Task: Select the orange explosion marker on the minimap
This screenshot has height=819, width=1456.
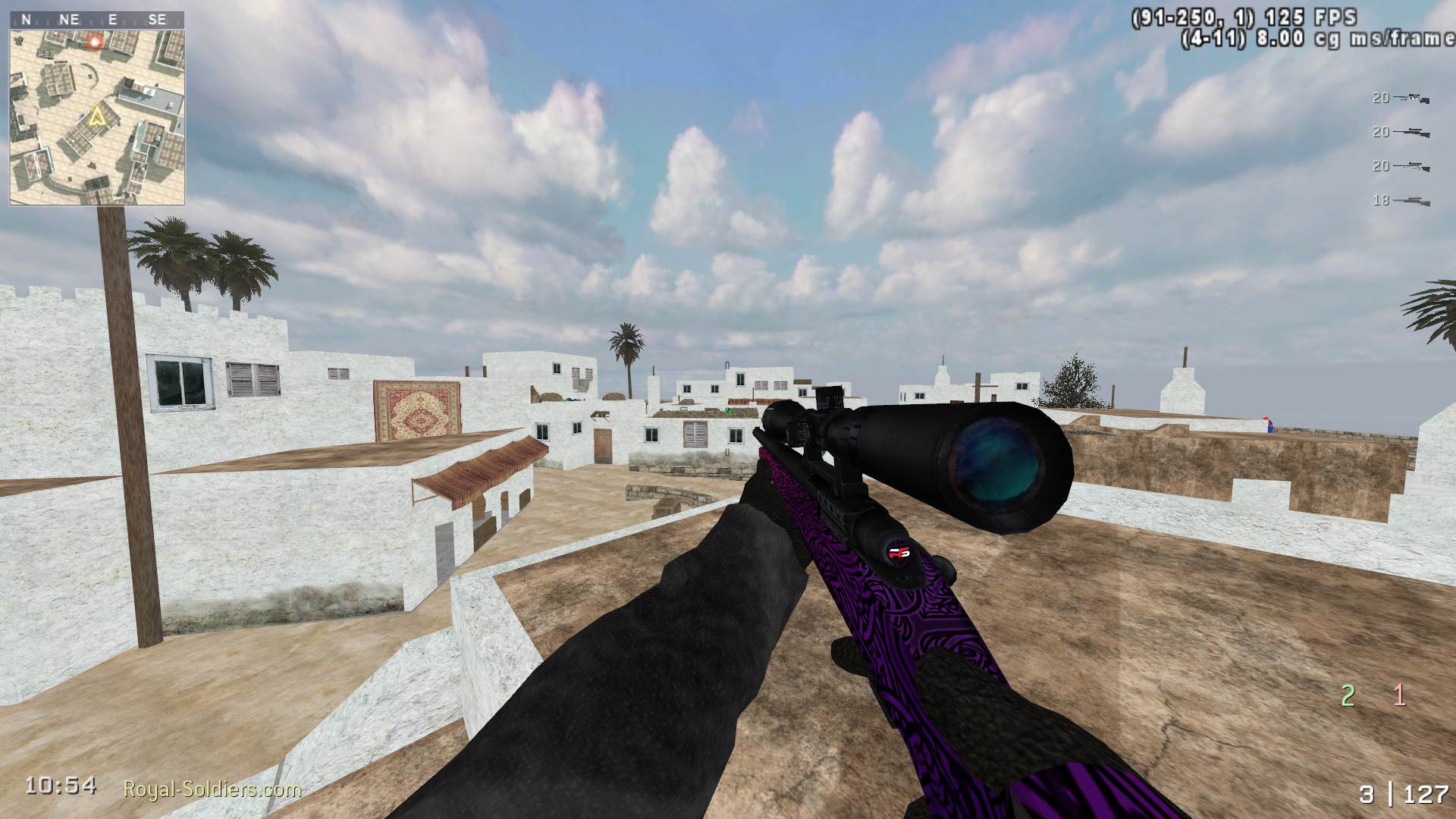Action: click(96, 42)
